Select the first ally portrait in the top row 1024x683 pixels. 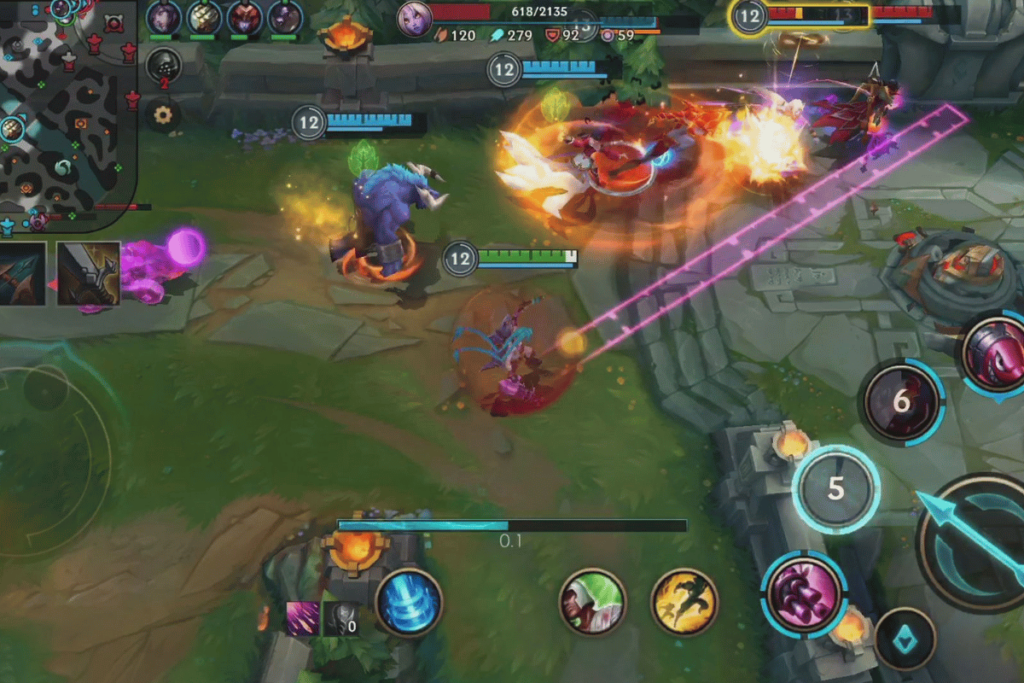164,18
